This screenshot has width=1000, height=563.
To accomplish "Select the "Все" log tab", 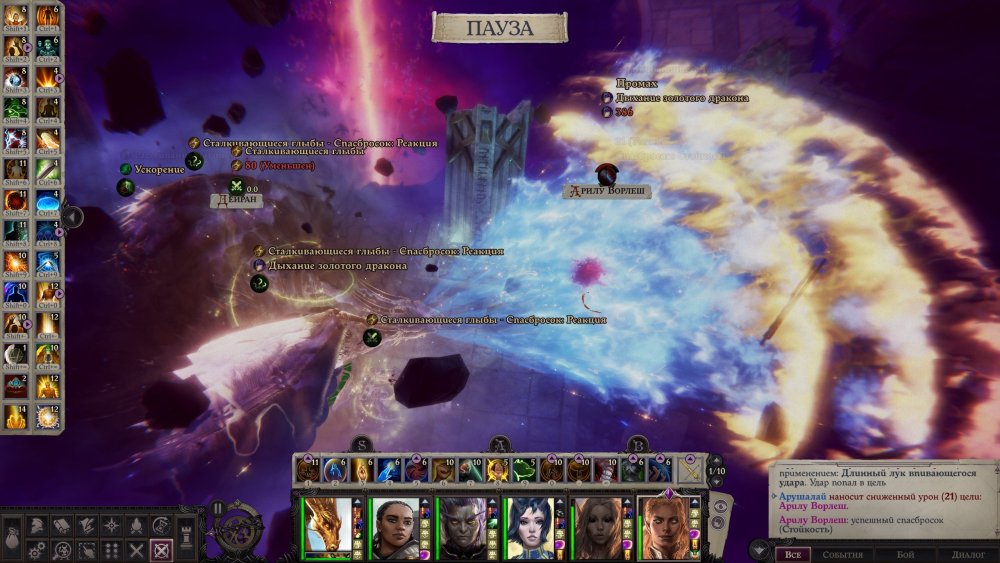I will click(x=792, y=554).
